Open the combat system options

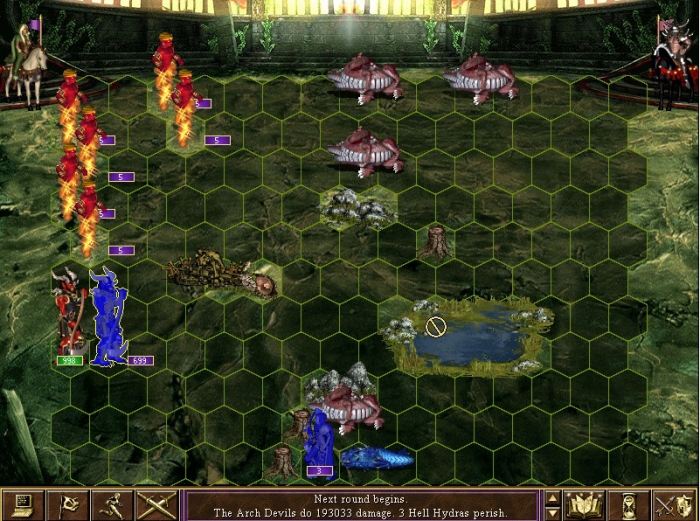click(23, 504)
